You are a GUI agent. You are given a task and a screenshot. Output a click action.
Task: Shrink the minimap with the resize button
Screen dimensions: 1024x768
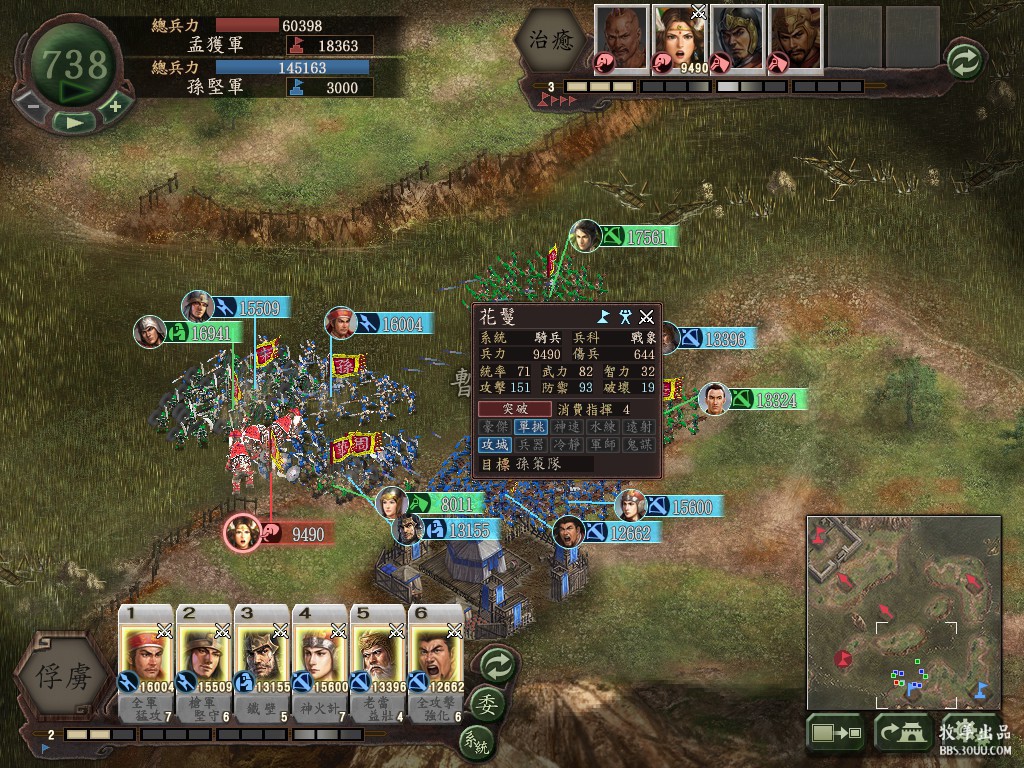[x=834, y=734]
